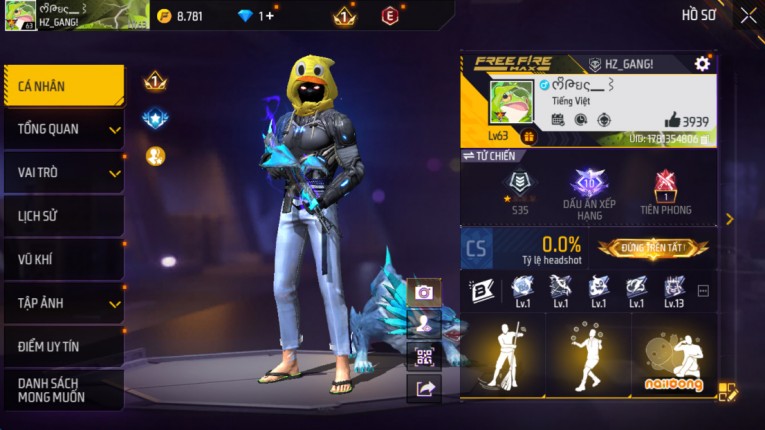Open the QR code button
Image resolution: width=765 pixels, height=430 pixels.
tap(424, 356)
